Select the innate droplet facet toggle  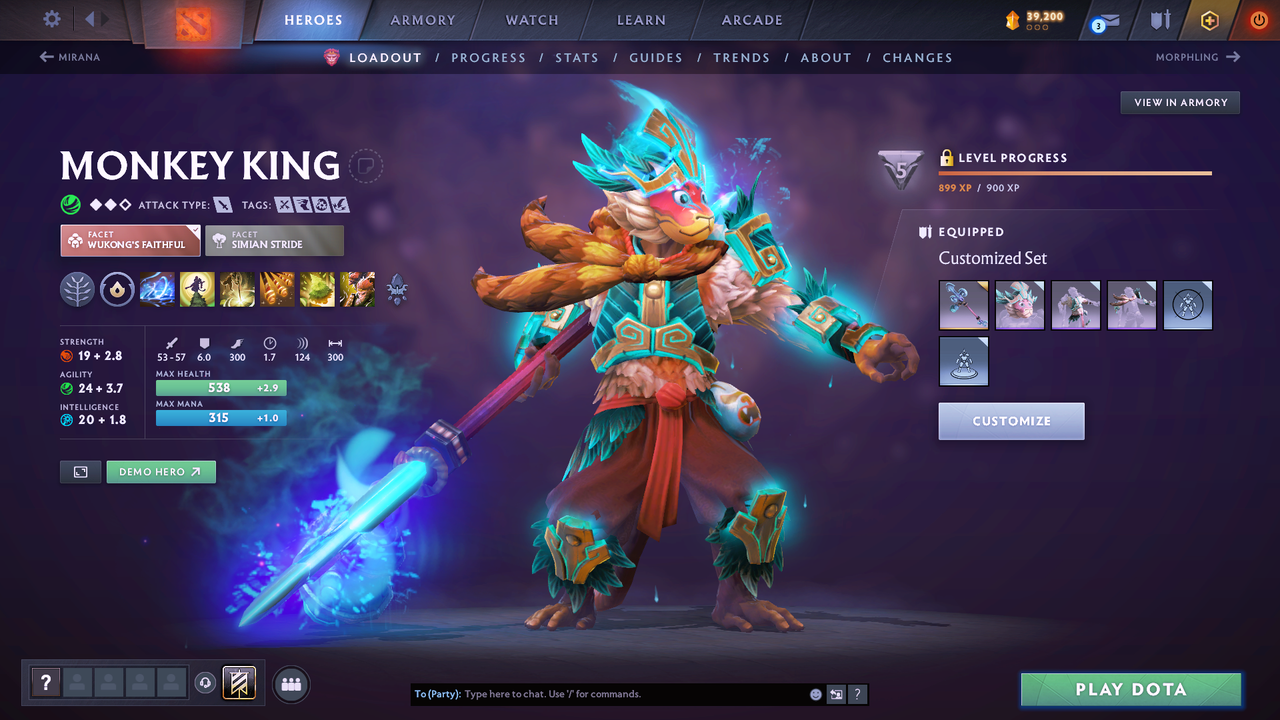coord(117,289)
